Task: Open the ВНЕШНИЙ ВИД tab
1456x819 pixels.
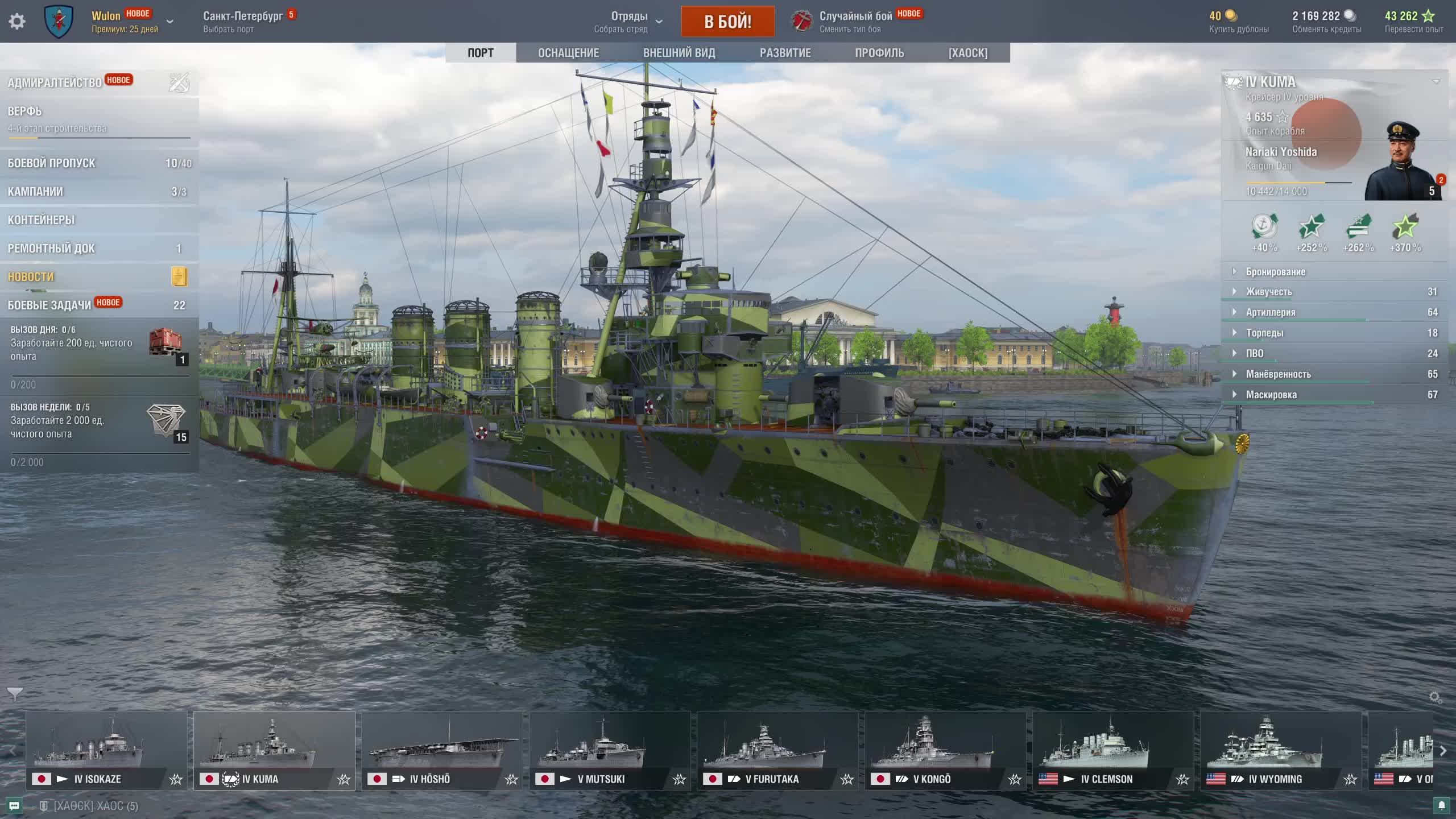Action: tap(679, 53)
